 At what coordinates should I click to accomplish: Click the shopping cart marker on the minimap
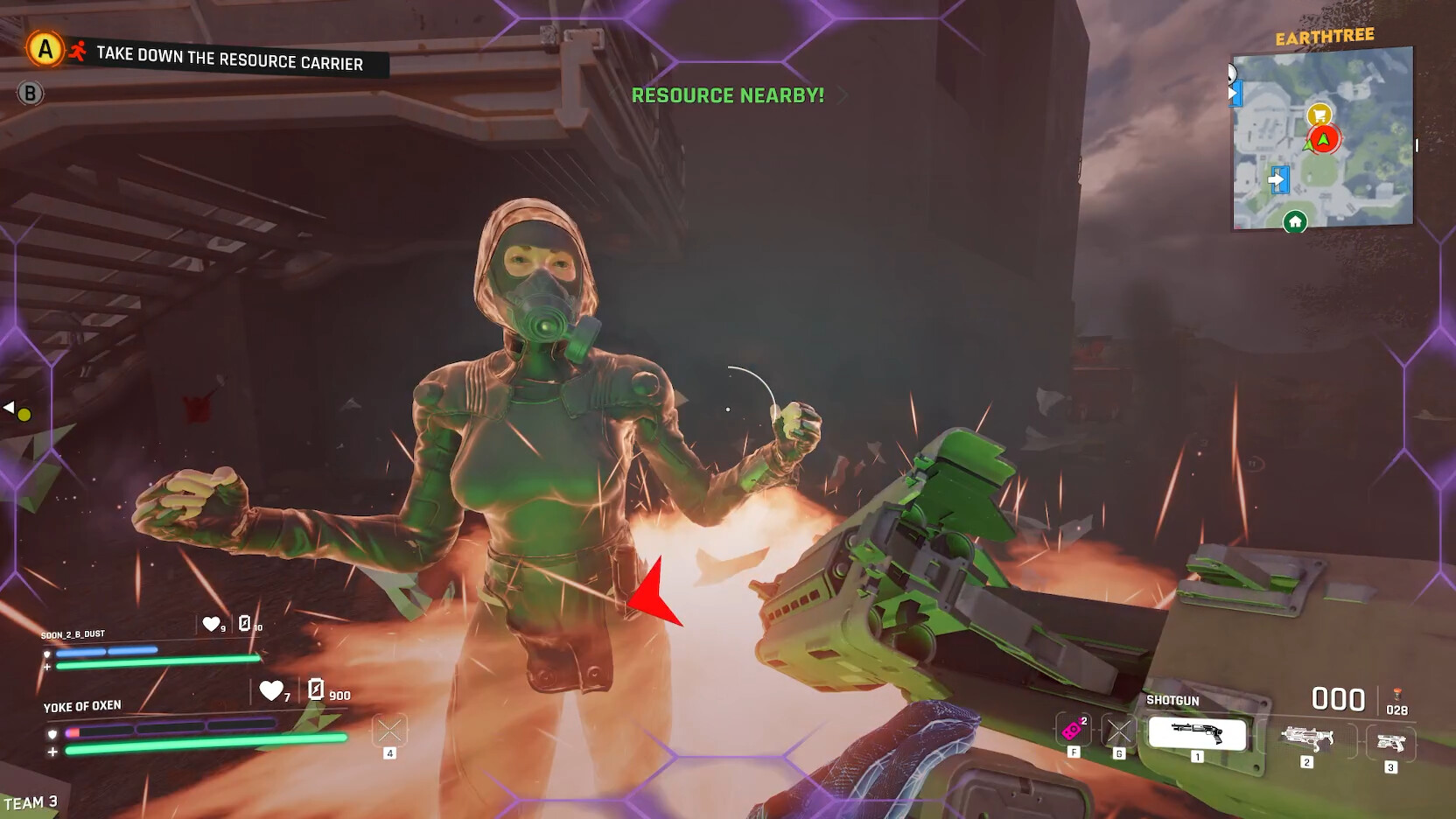[x=1321, y=115]
